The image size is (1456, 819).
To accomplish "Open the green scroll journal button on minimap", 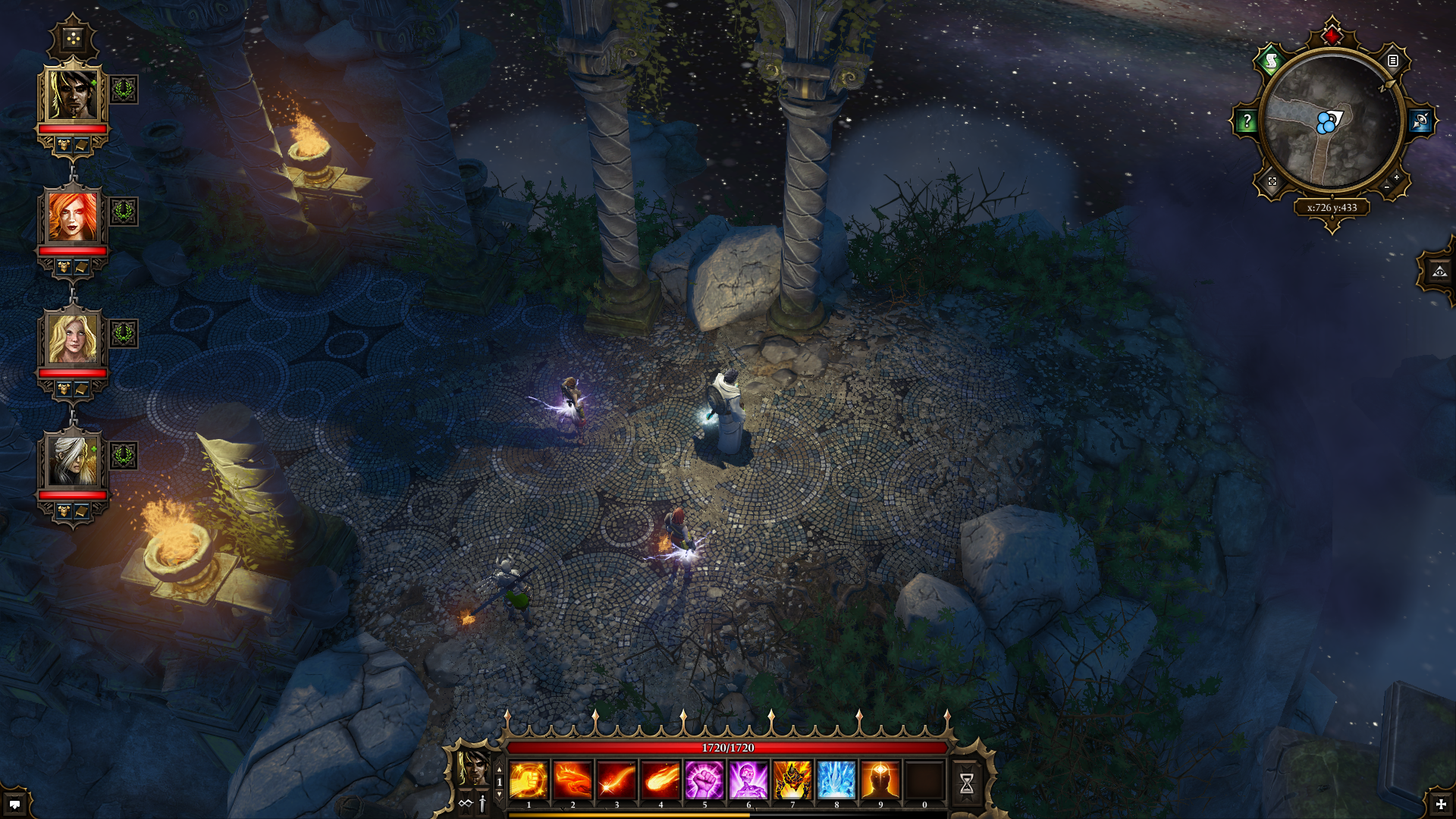I will pyautogui.click(x=1271, y=61).
